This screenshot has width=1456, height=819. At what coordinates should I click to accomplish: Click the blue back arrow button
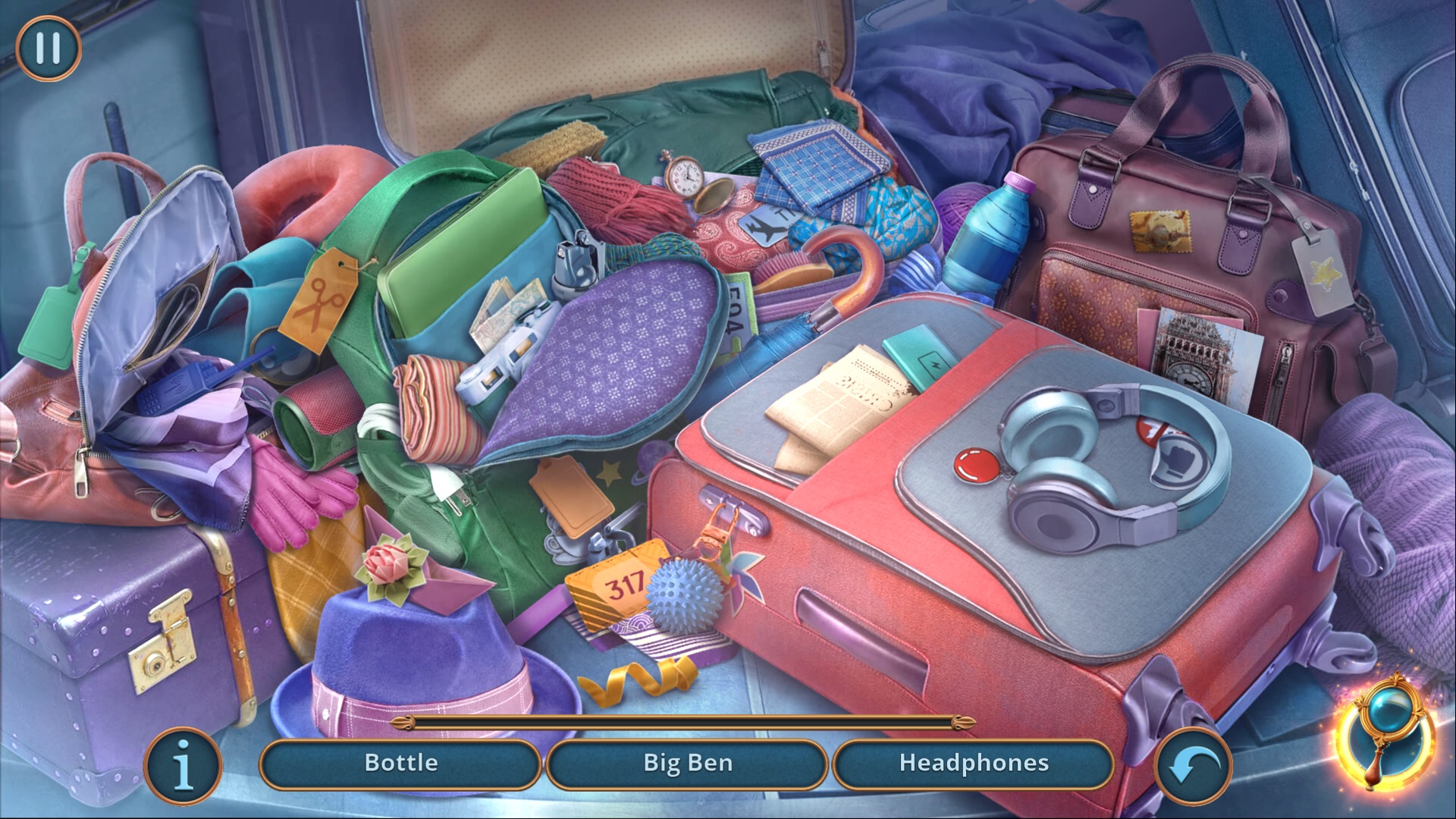pyautogui.click(x=1193, y=766)
